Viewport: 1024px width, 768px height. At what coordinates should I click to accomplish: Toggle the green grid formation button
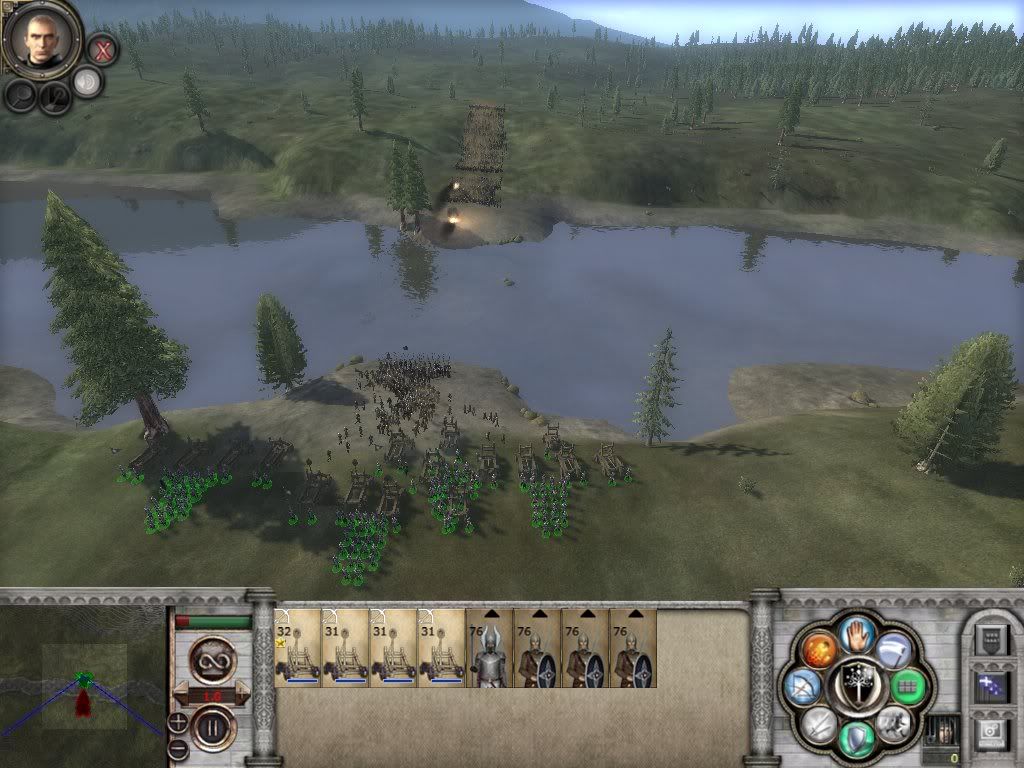[907, 686]
